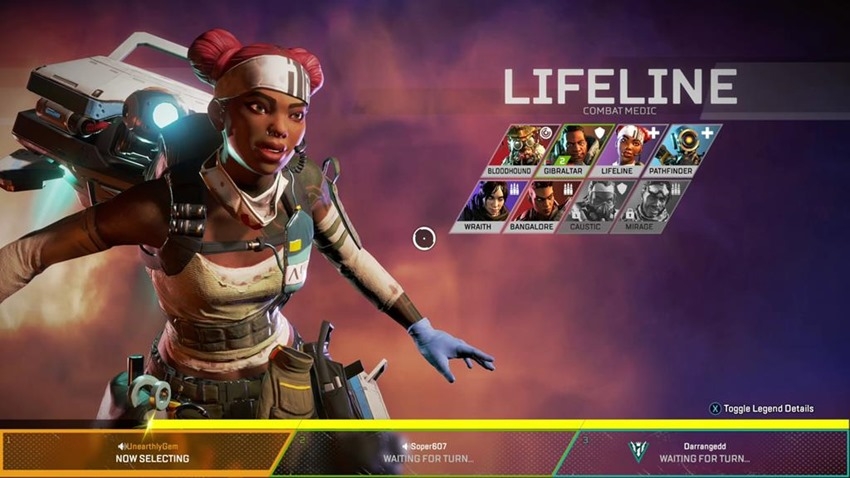Toggle Legend Details
This screenshot has height=478, width=850.
point(762,408)
